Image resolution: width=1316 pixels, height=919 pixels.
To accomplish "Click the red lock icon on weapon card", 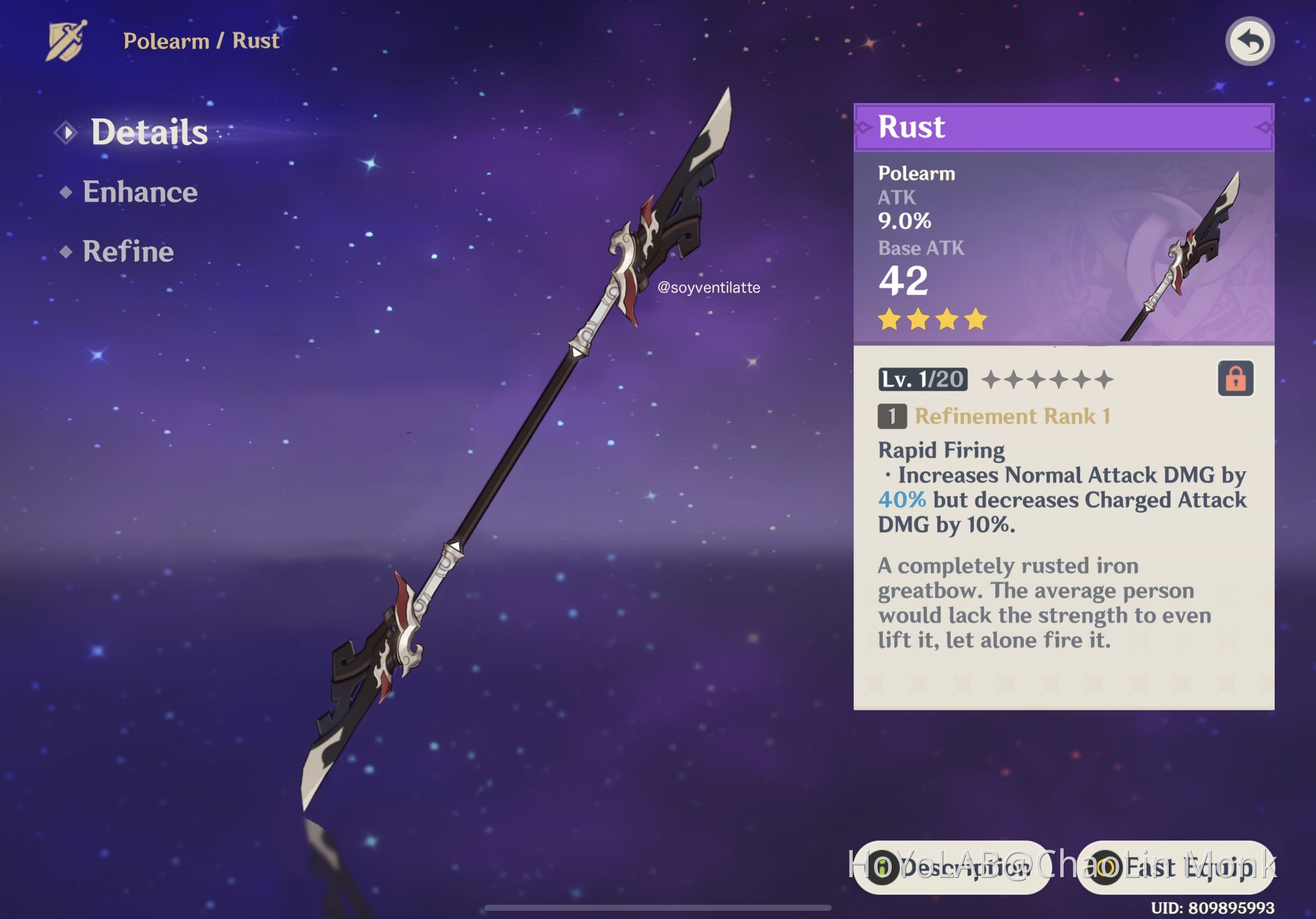I will pyautogui.click(x=1235, y=378).
